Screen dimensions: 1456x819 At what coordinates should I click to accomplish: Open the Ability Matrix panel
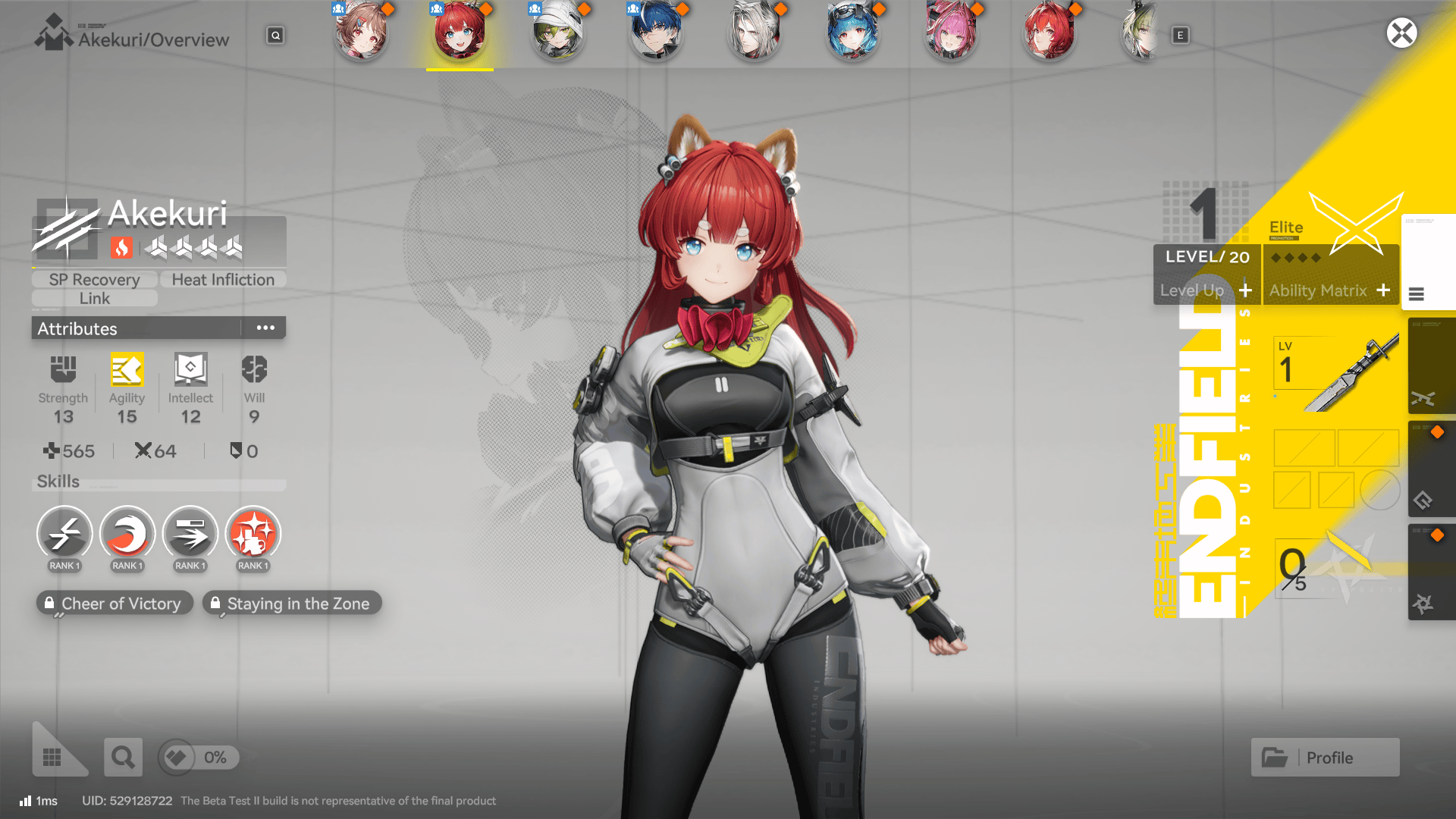pyautogui.click(x=1331, y=290)
